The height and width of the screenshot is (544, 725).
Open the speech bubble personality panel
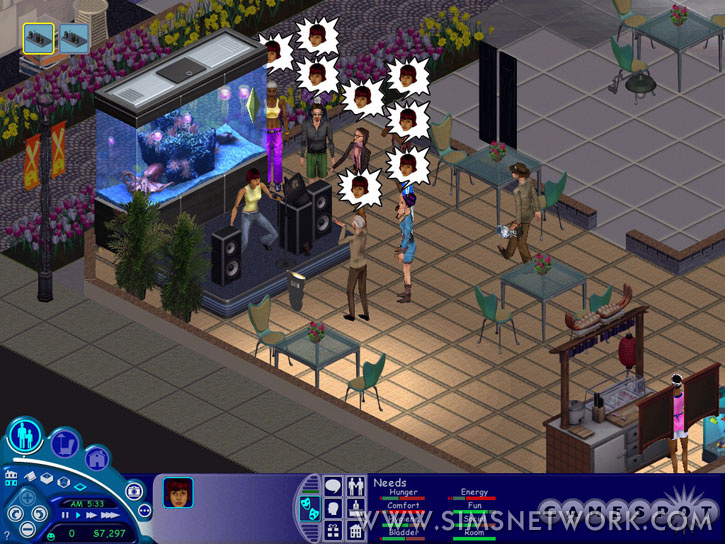point(333,486)
